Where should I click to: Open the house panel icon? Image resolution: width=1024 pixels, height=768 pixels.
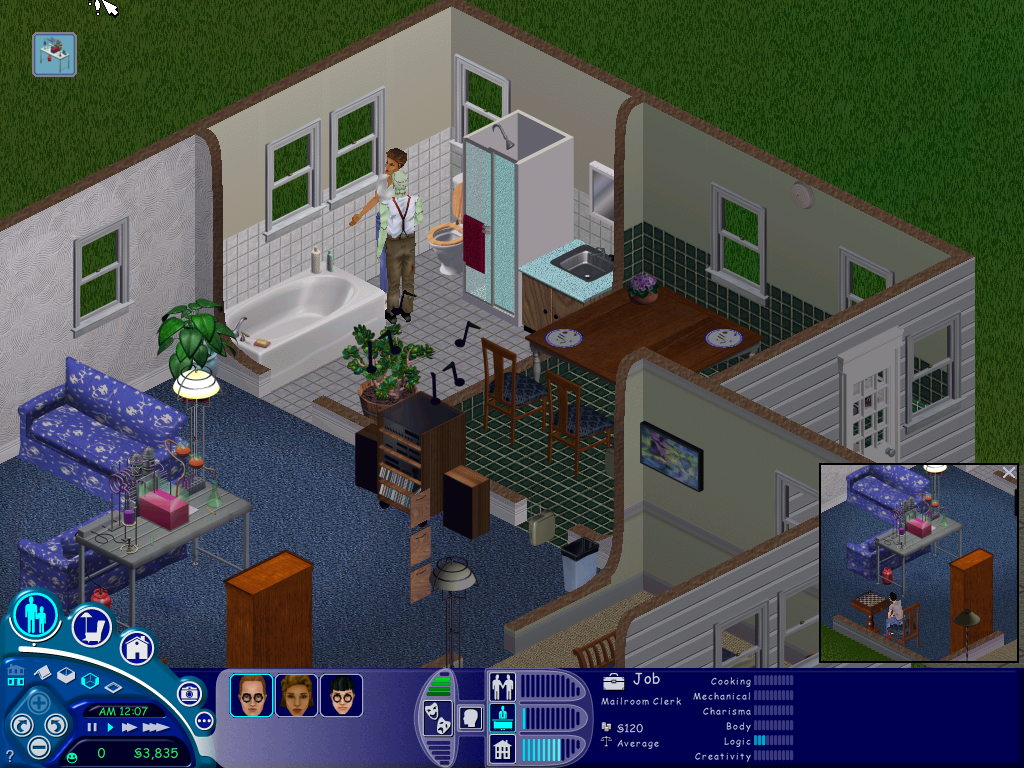coord(501,748)
